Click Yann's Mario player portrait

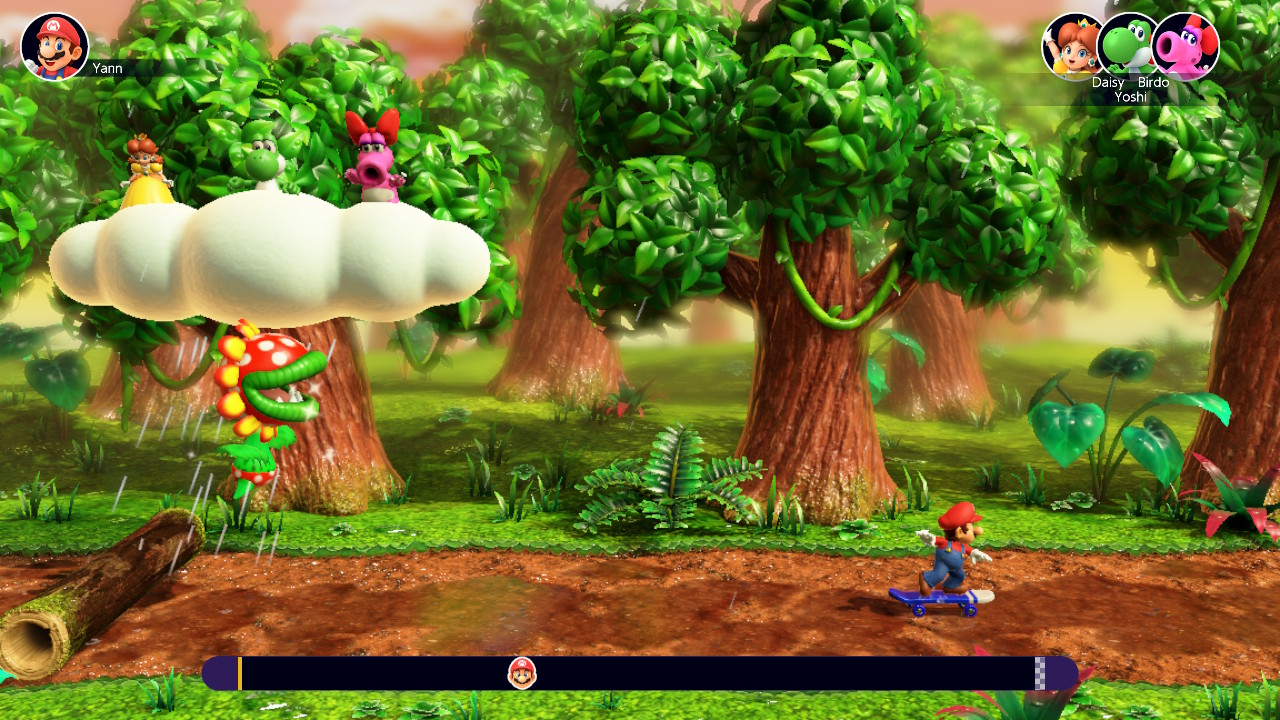click(x=55, y=47)
